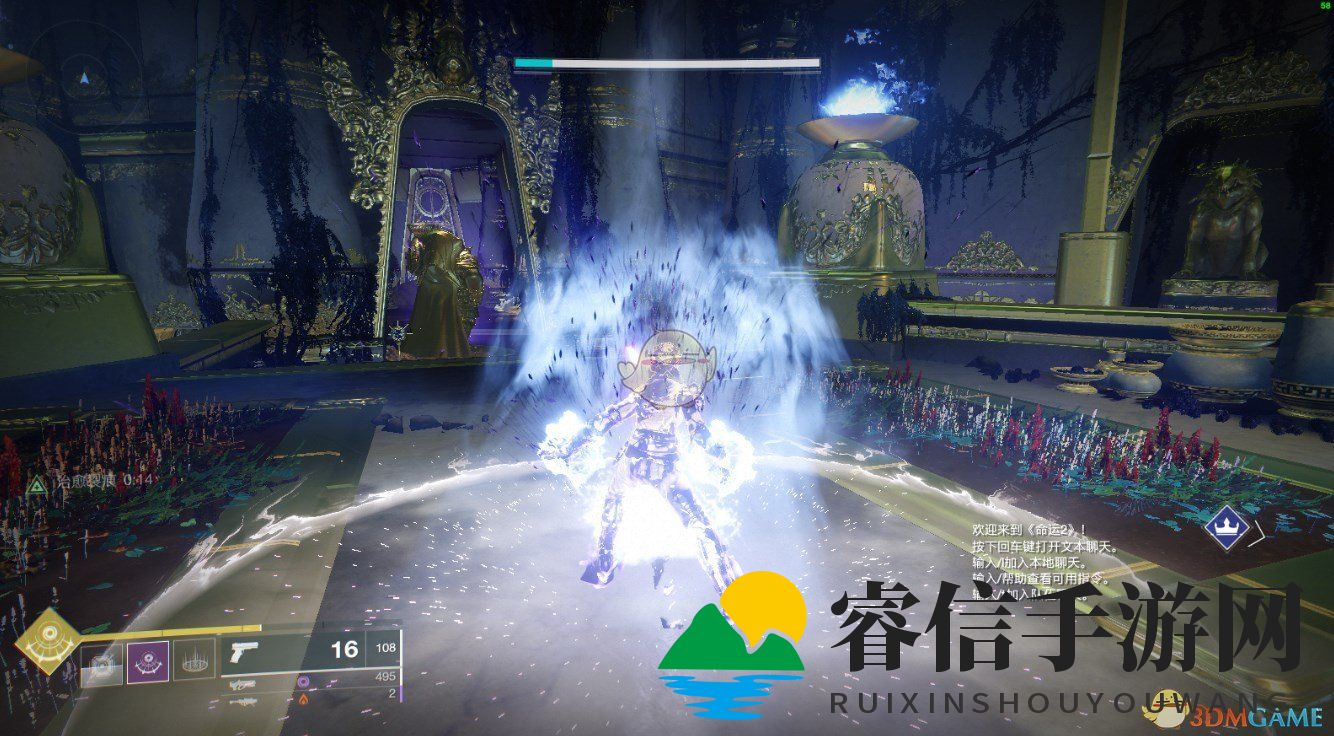Select the equipped hand cannon weapon icon
The image size is (1334, 736).
tap(246, 650)
